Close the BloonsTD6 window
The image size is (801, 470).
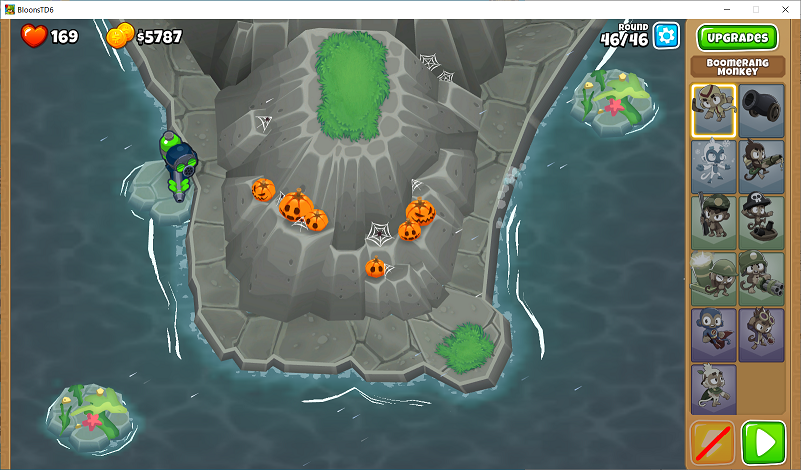click(x=783, y=9)
